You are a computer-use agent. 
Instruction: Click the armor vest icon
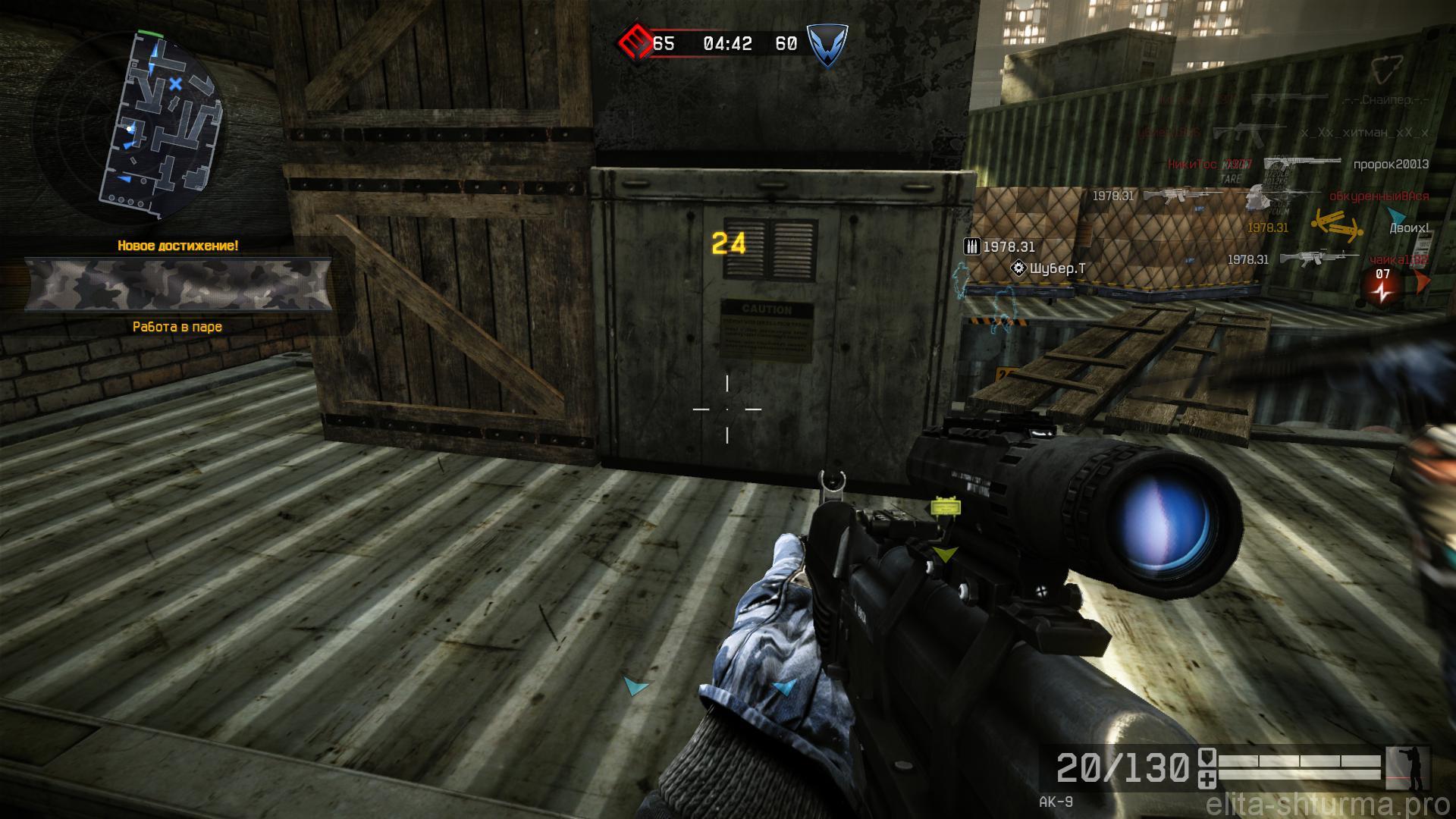point(1207,761)
